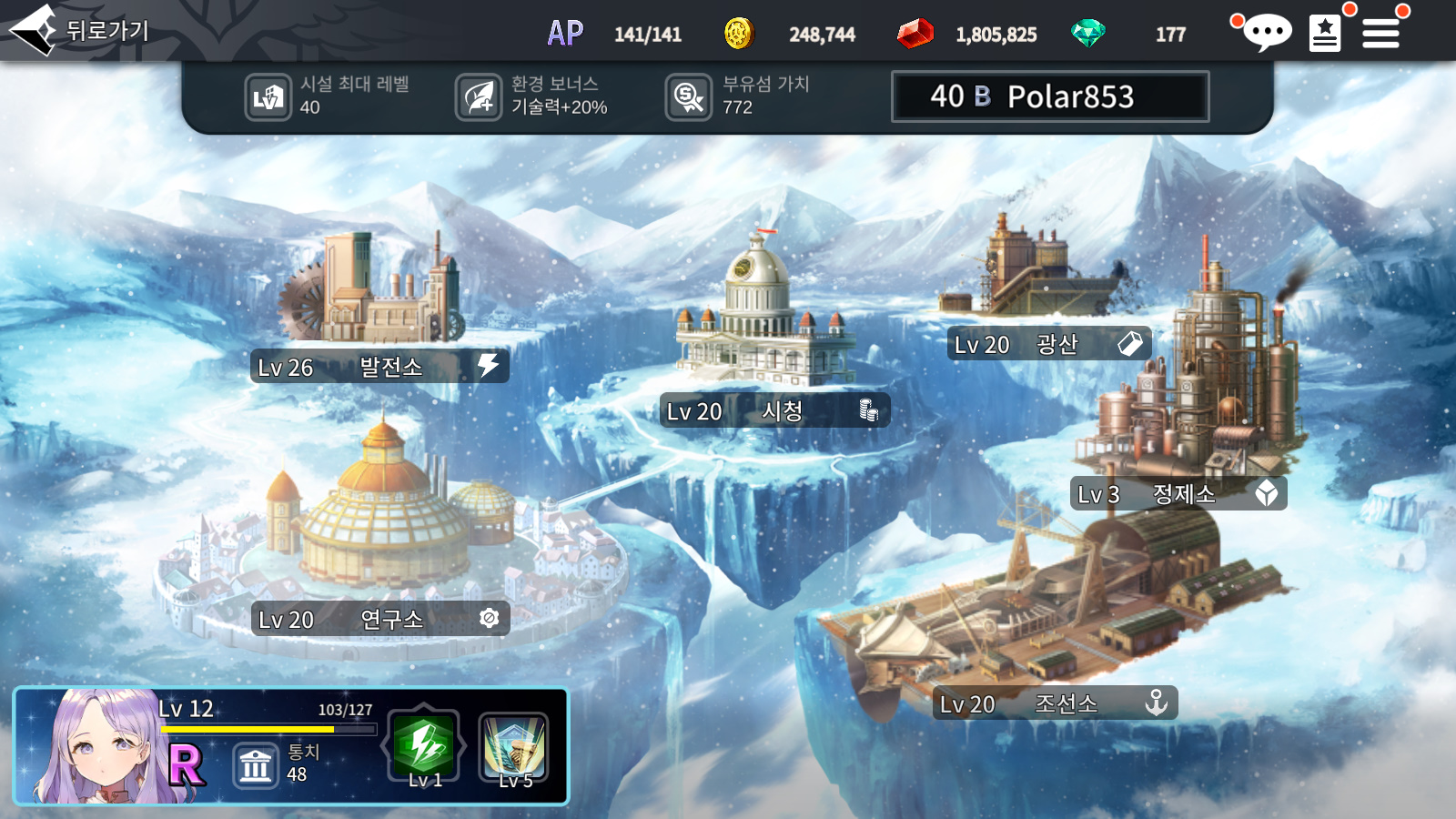Show the 환경 보너스 environment bonus icon
Image resolution: width=1456 pixels, height=819 pixels.
tap(479, 97)
